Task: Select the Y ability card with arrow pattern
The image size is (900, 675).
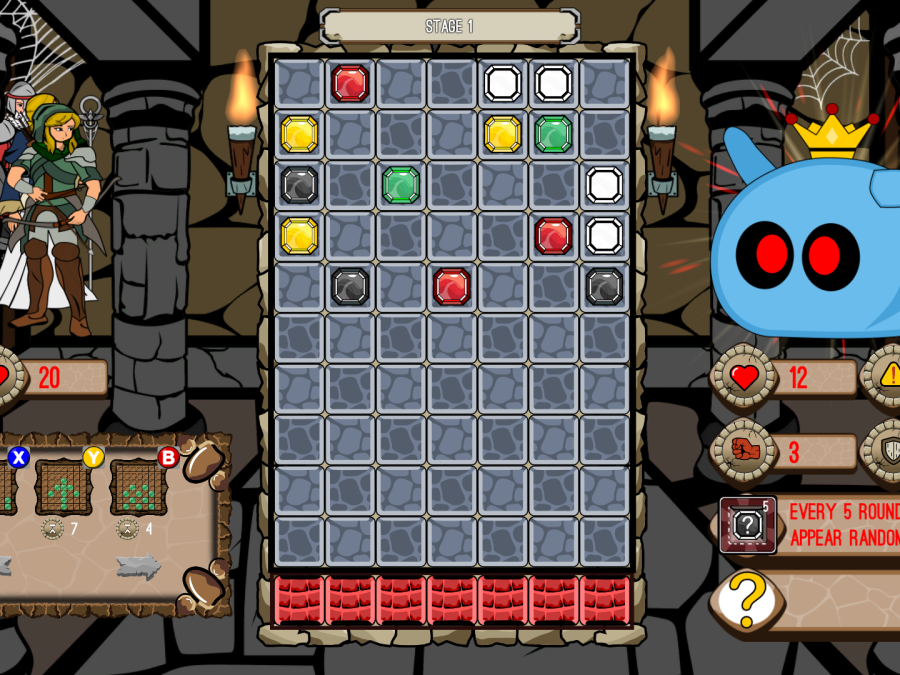Action: 64,487
